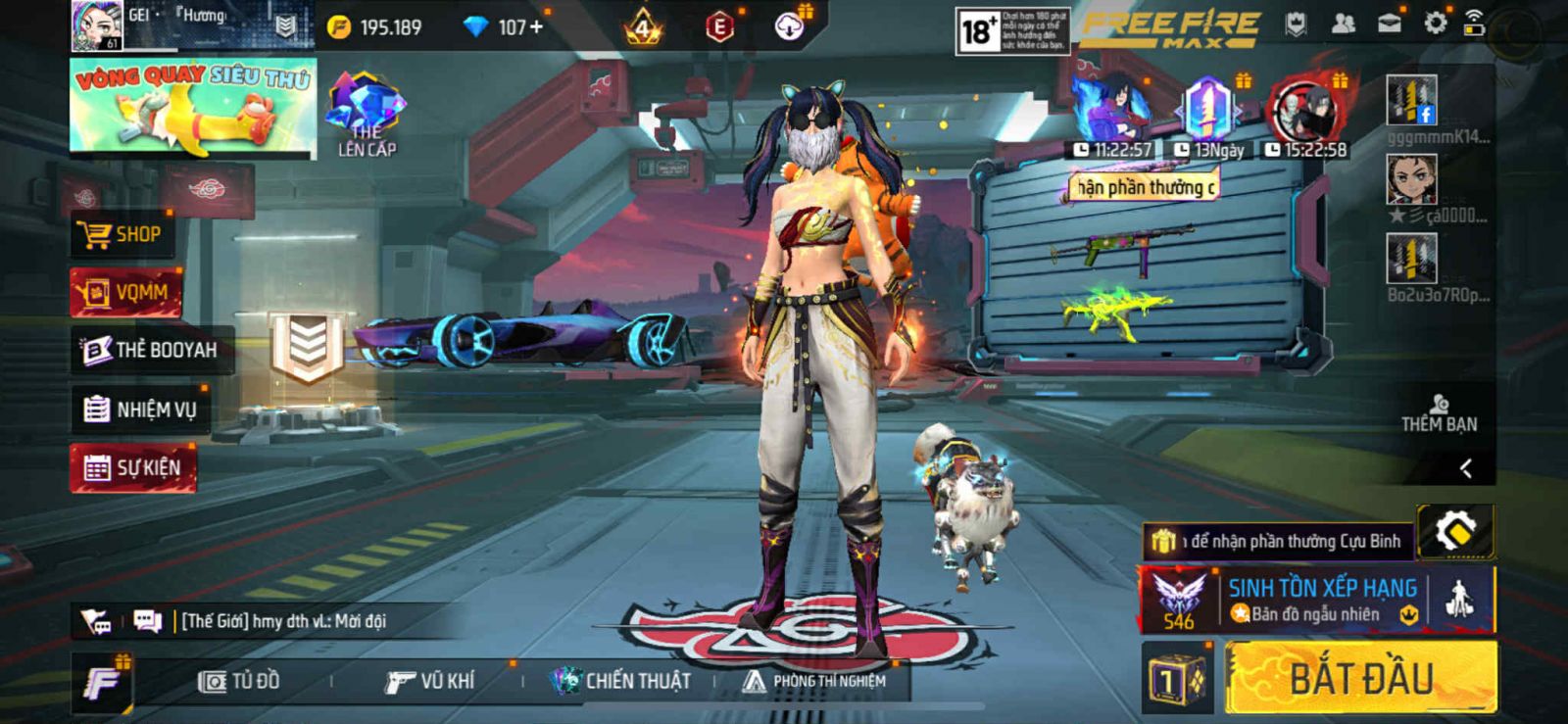
Task: Switch to CHIẾN THUẬT tab
Action: pyautogui.click(x=620, y=681)
